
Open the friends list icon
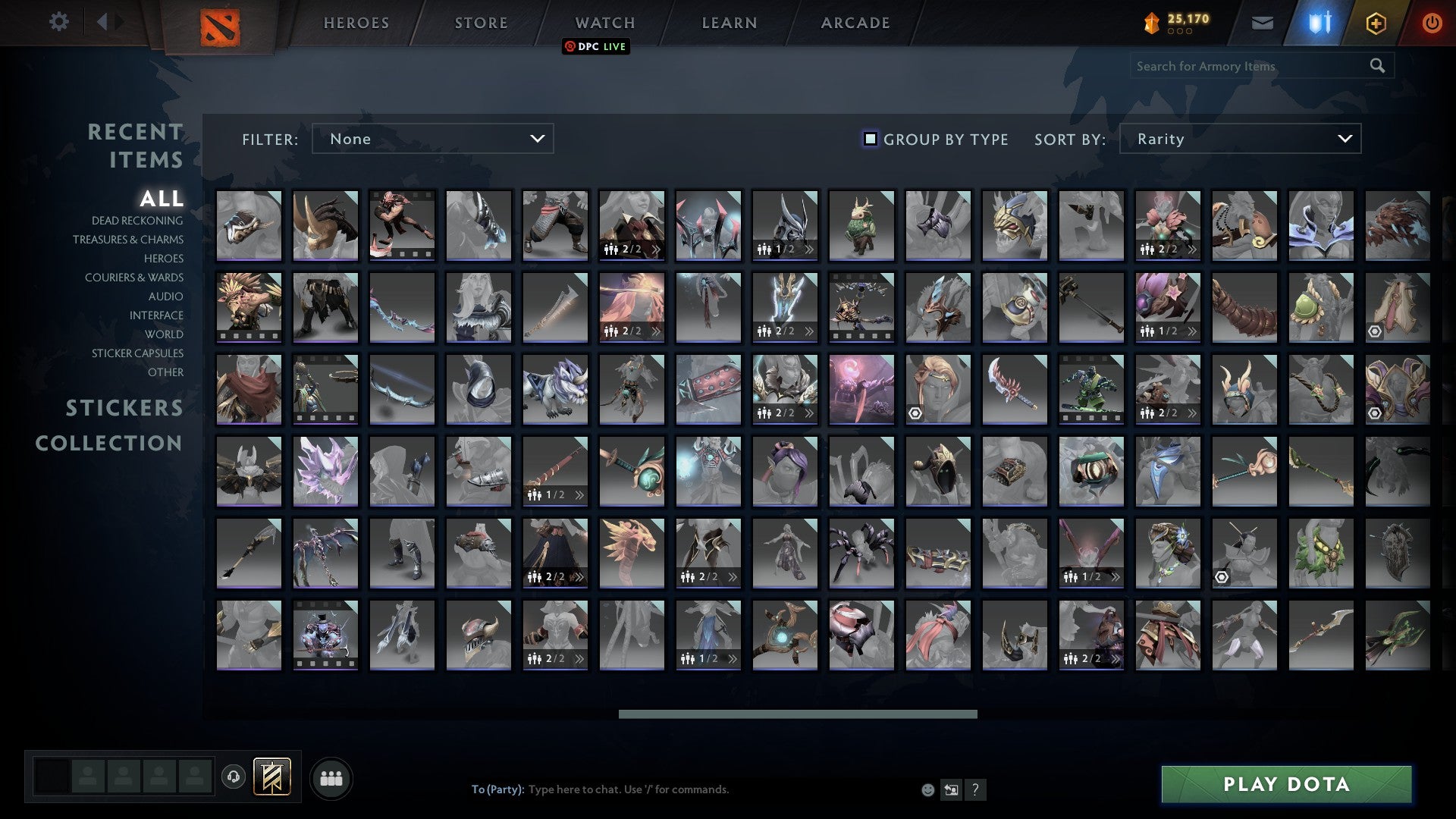331,777
